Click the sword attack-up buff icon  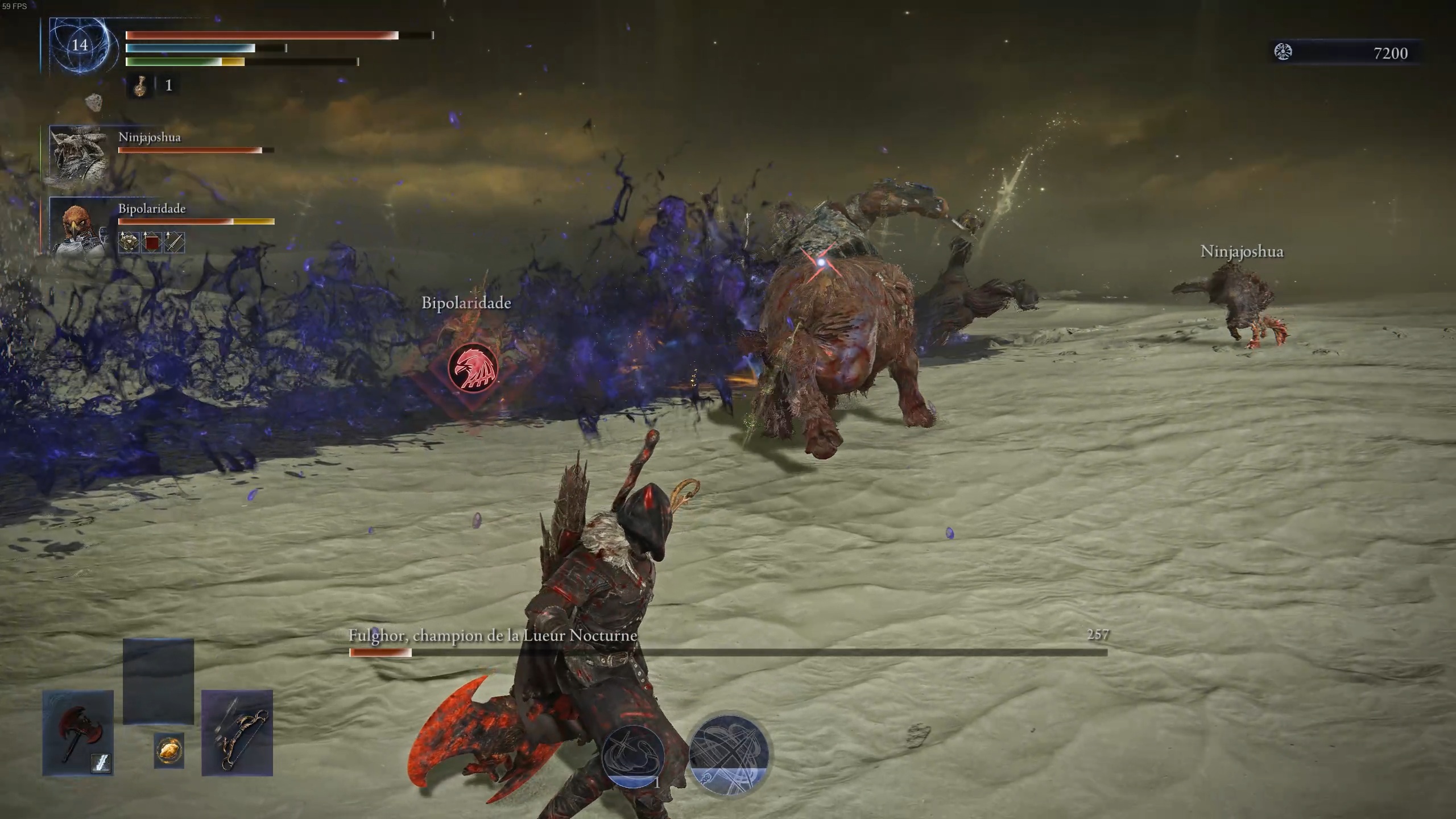(174, 242)
